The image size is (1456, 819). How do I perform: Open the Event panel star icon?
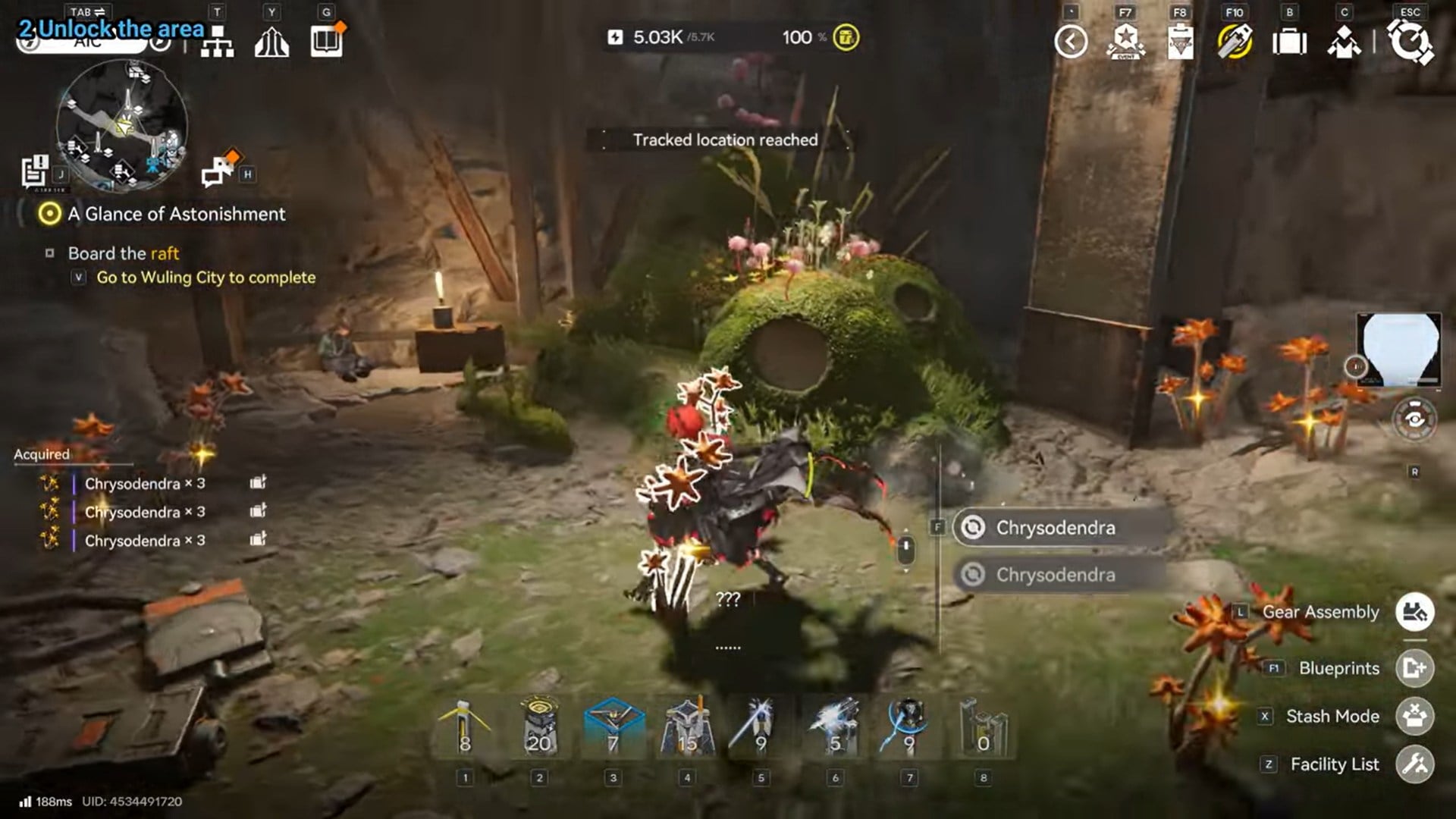point(1126,40)
